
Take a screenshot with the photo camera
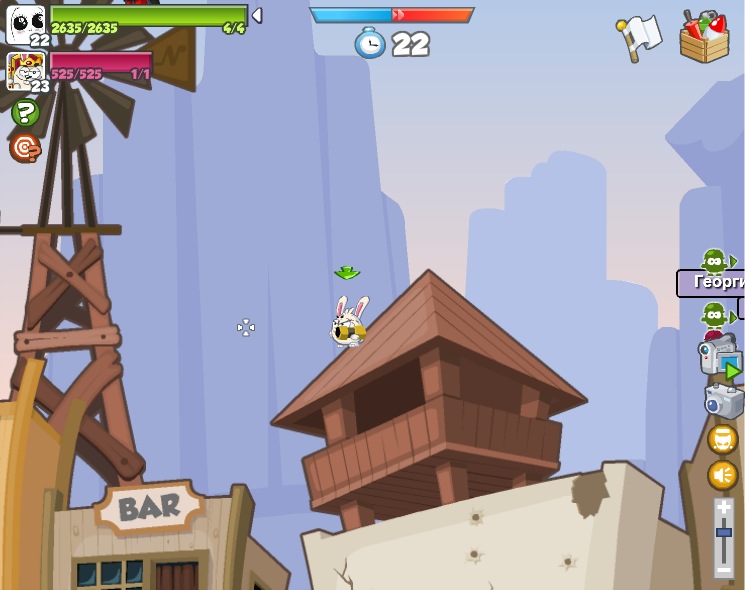722,401
